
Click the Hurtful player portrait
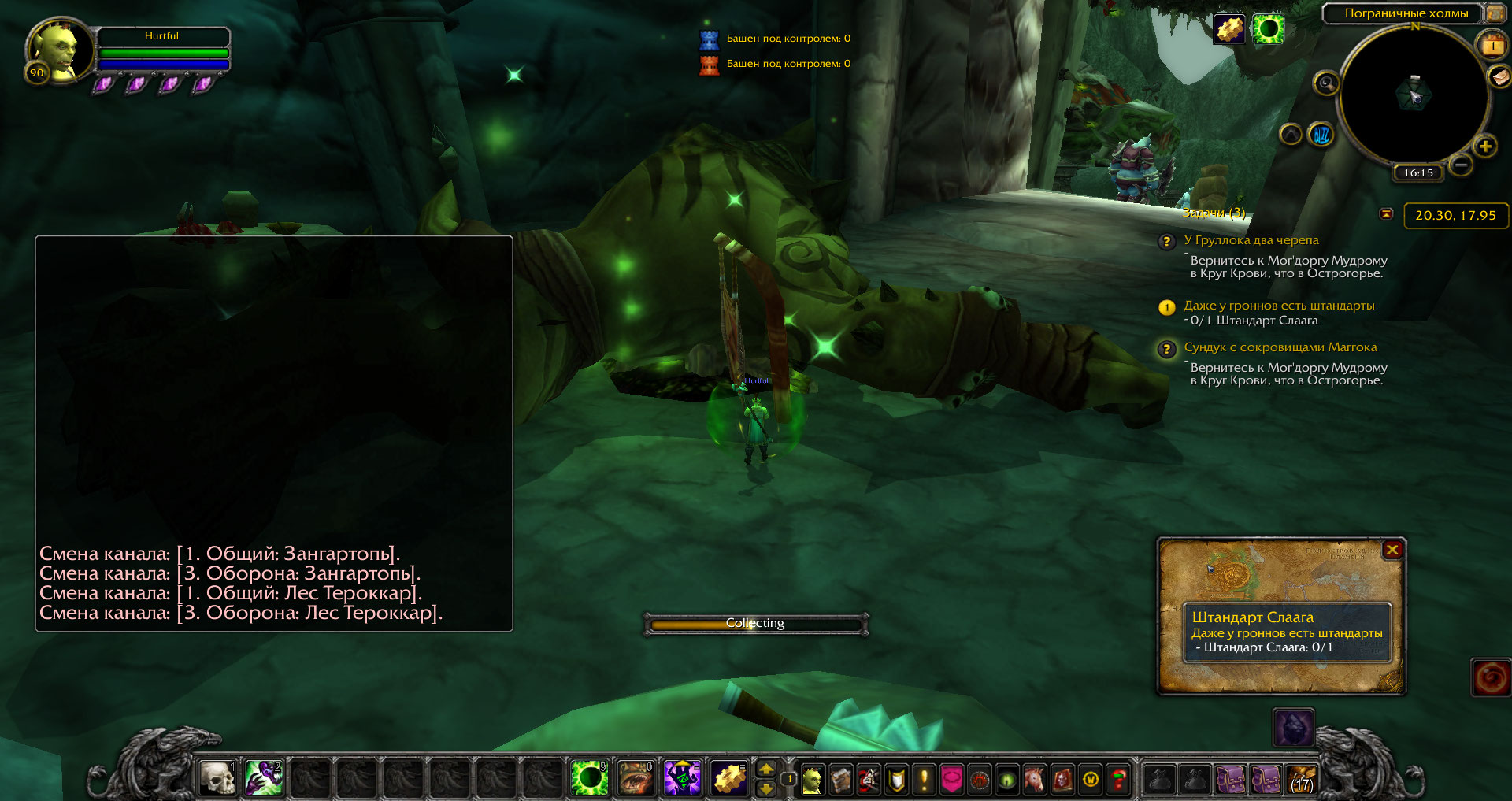(55, 50)
